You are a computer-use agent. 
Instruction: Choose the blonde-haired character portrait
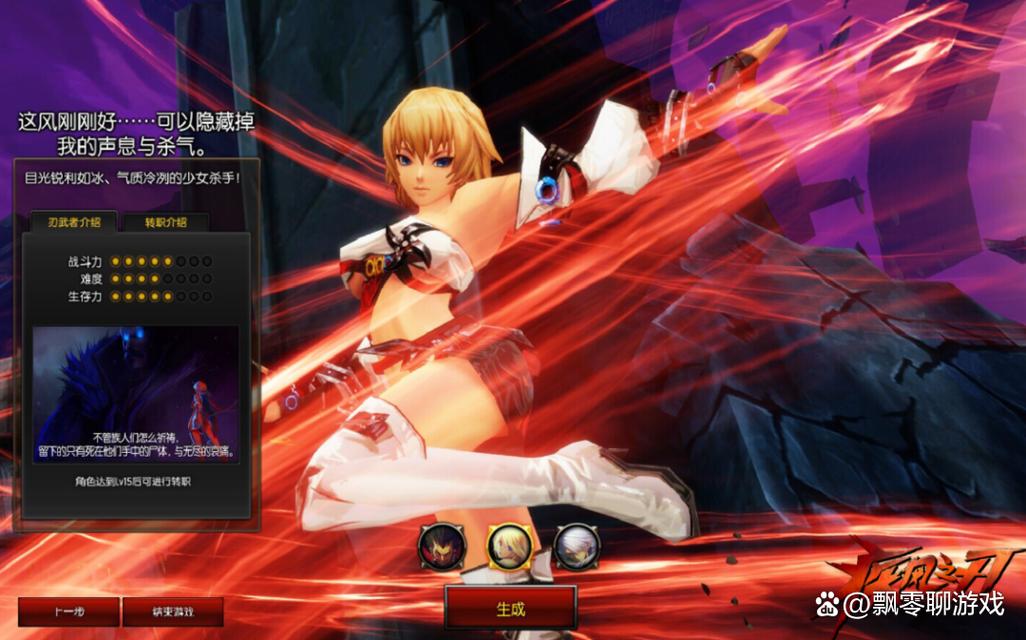pyautogui.click(x=509, y=546)
